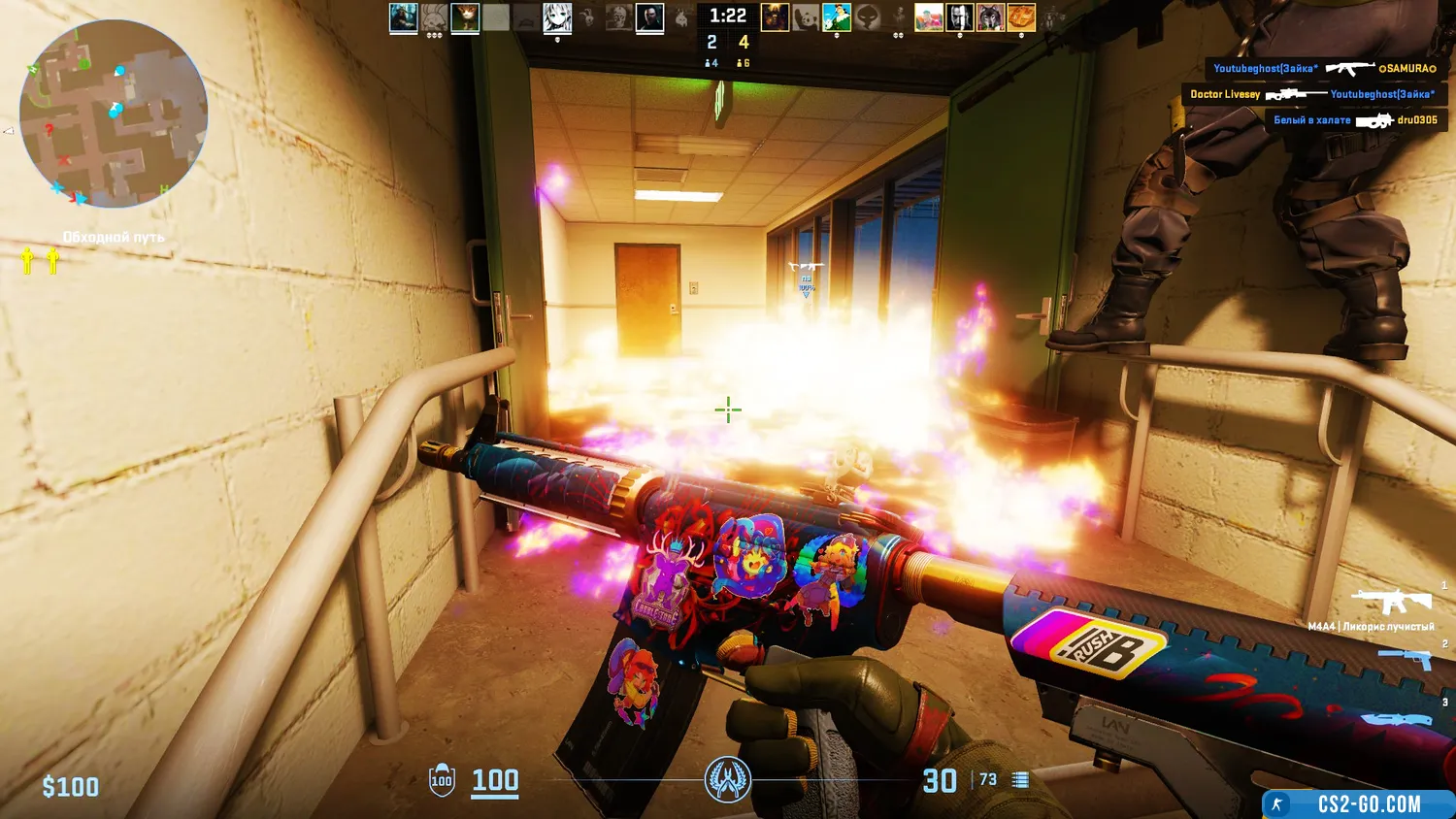Select the white-haired anime girl avatar
The image size is (1456, 819).
[x=557, y=17]
